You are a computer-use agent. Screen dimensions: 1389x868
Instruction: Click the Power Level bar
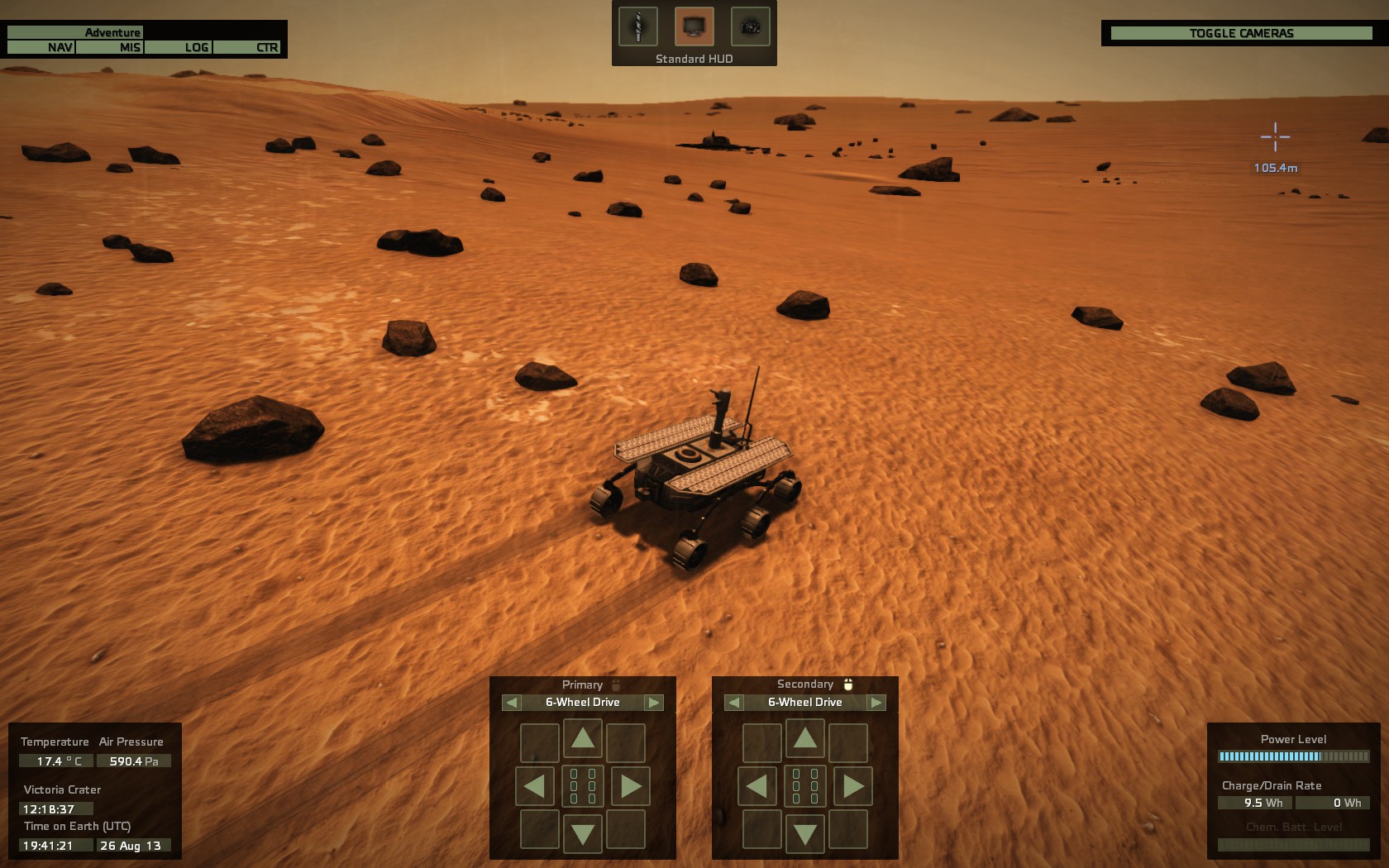1293,755
